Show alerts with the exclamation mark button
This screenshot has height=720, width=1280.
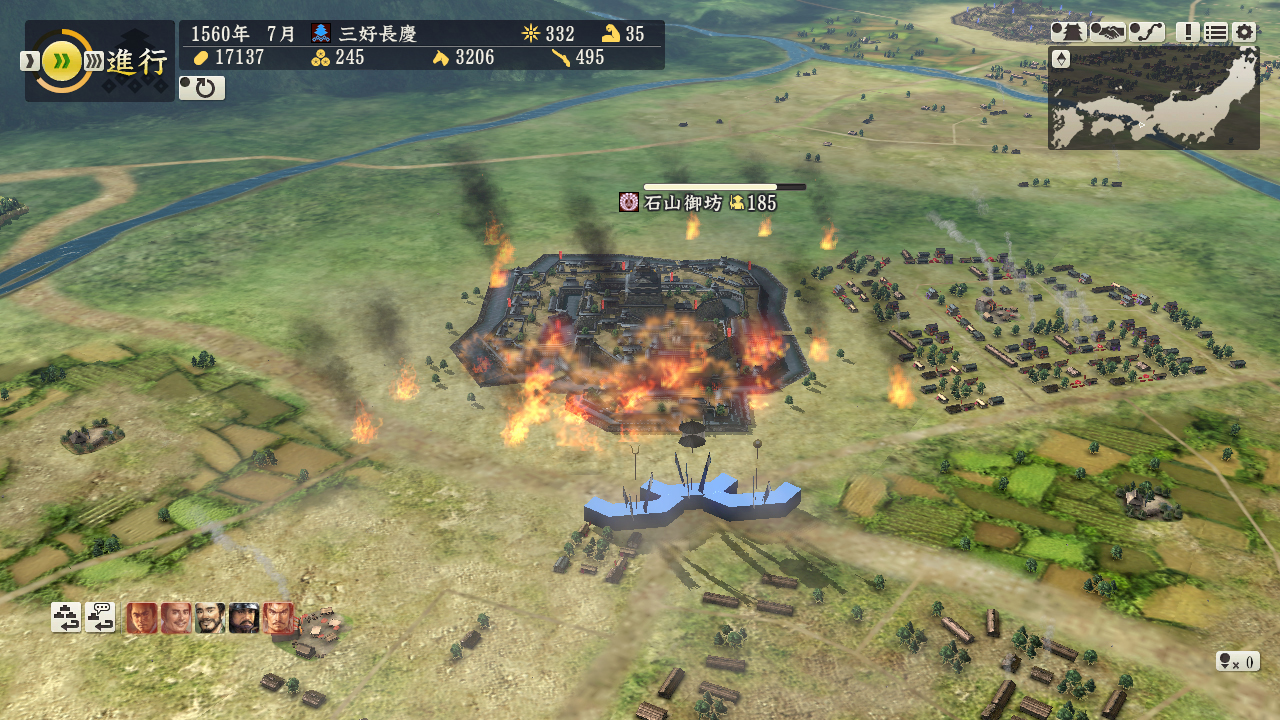click(x=1188, y=32)
